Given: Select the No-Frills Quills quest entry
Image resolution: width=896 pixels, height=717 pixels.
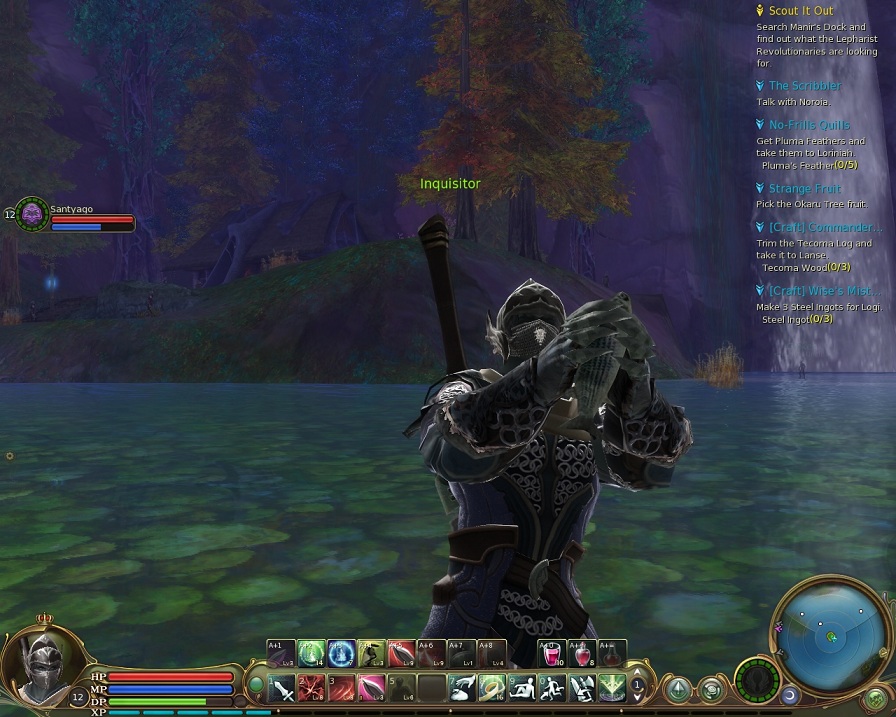Looking at the screenshot, I should click(809, 125).
